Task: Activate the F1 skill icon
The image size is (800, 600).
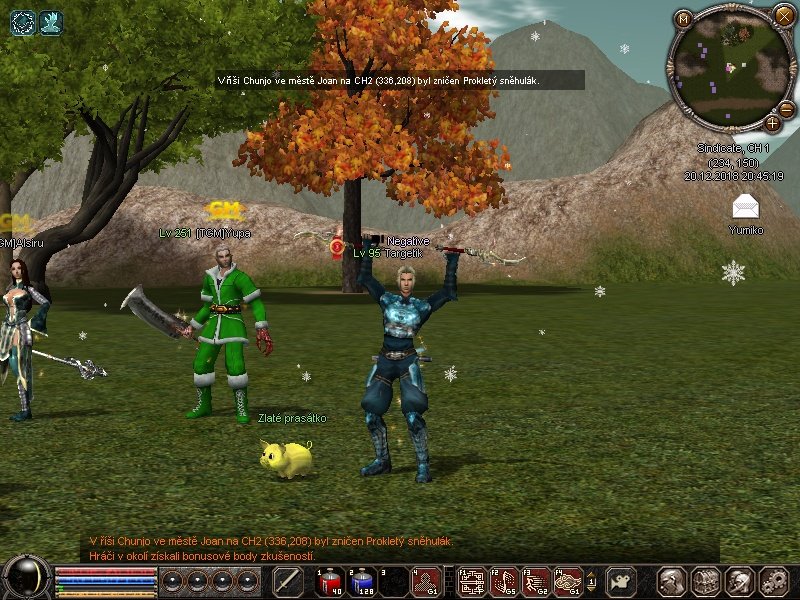Action: point(472,581)
